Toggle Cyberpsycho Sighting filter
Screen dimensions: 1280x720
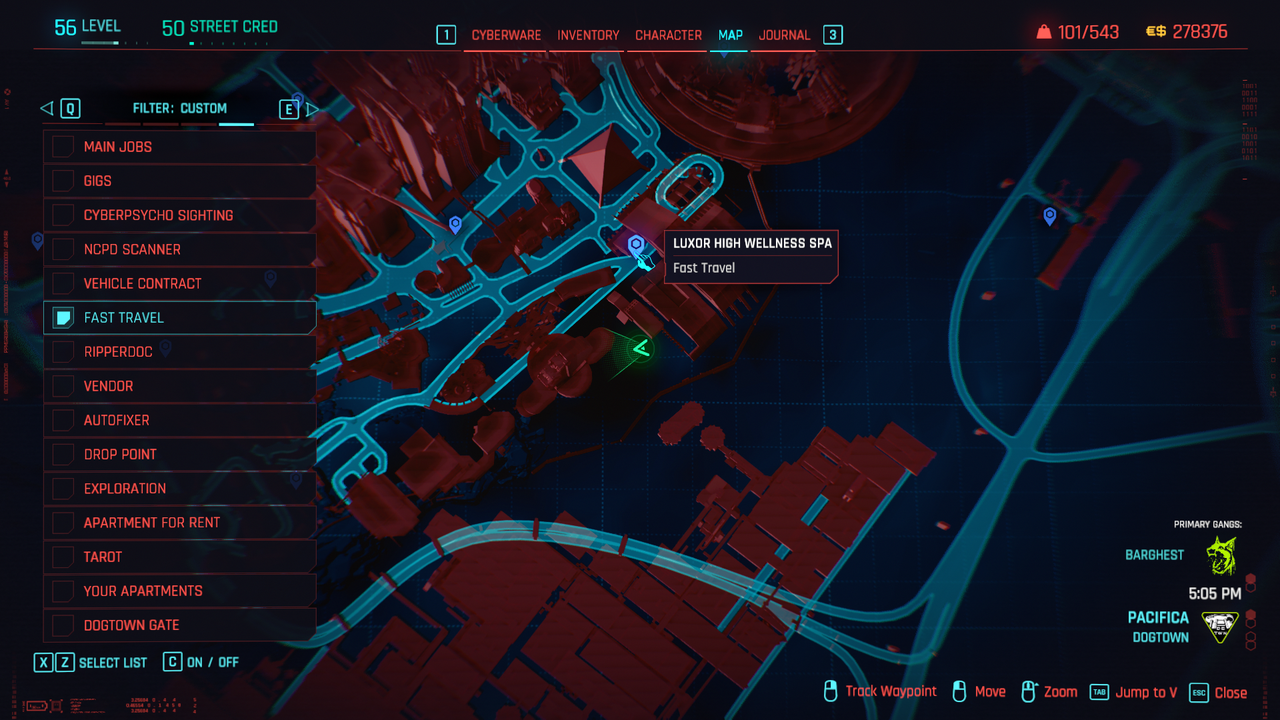pyautogui.click(x=63, y=215)
